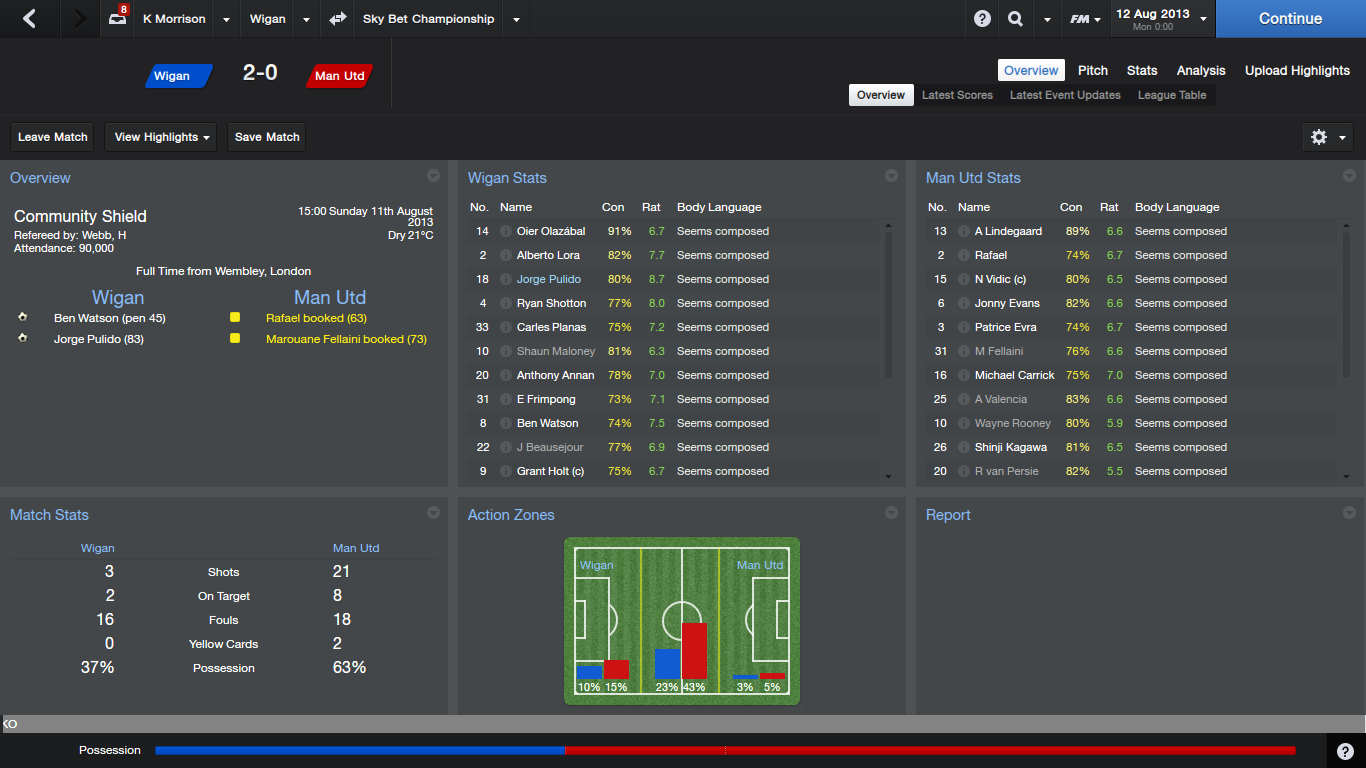
Task: Leave the match
Action: coord(53,137)
